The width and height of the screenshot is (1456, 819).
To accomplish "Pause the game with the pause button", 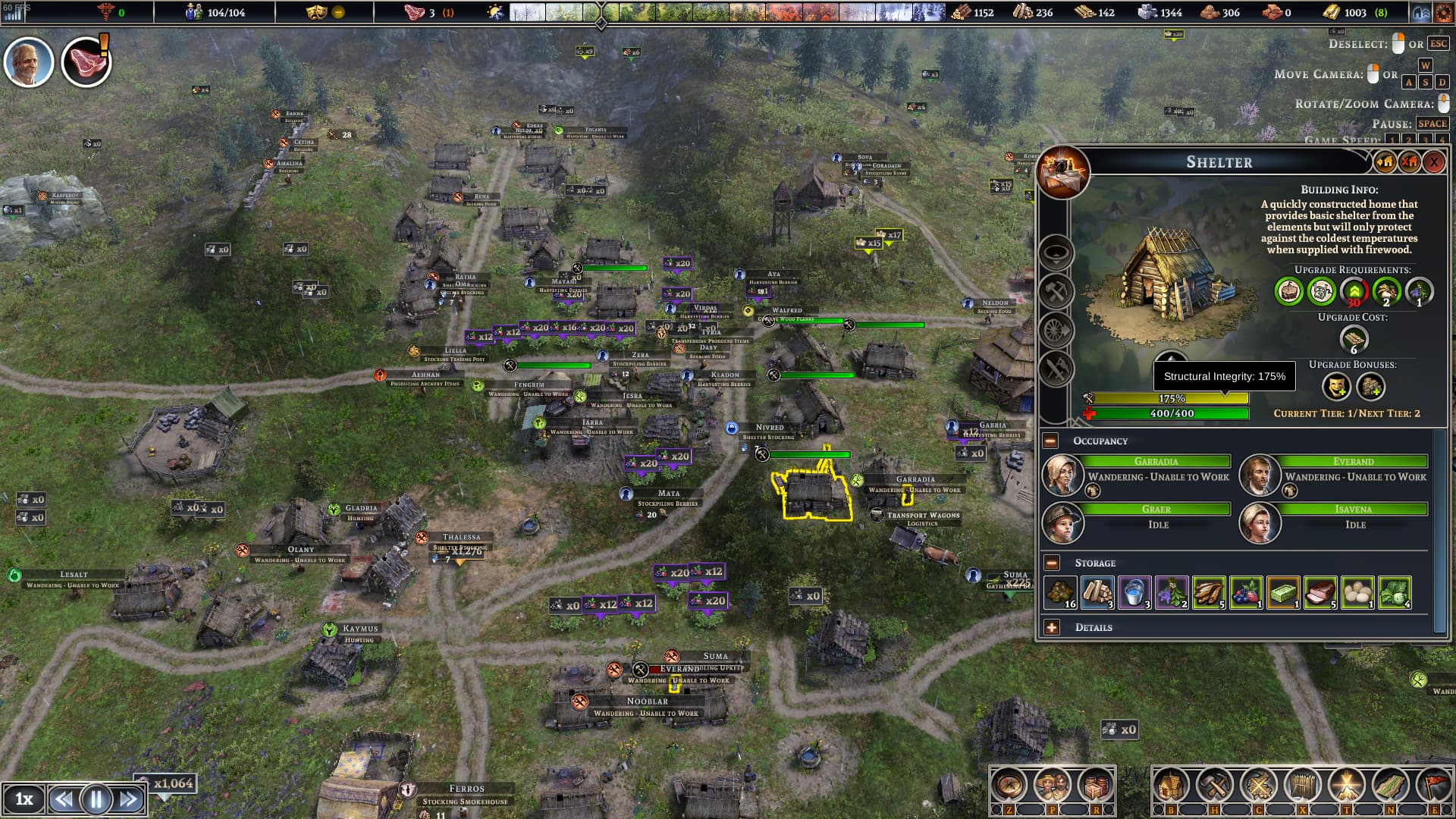I will [x=96, y=799].
